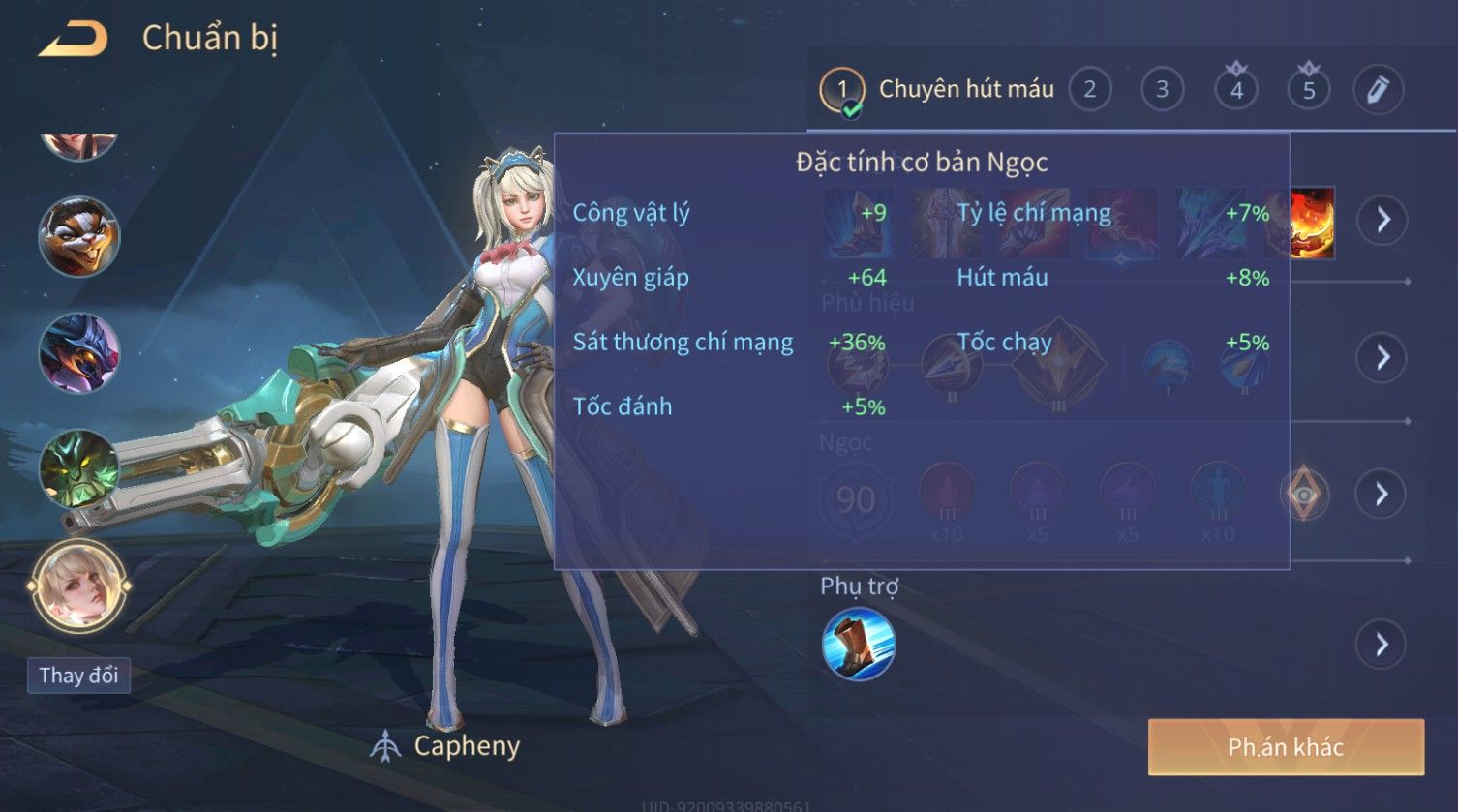Expand the Phù hiệu badge row arrow
Screen dimensions: 1458x812
click(x=1382, y=357)
